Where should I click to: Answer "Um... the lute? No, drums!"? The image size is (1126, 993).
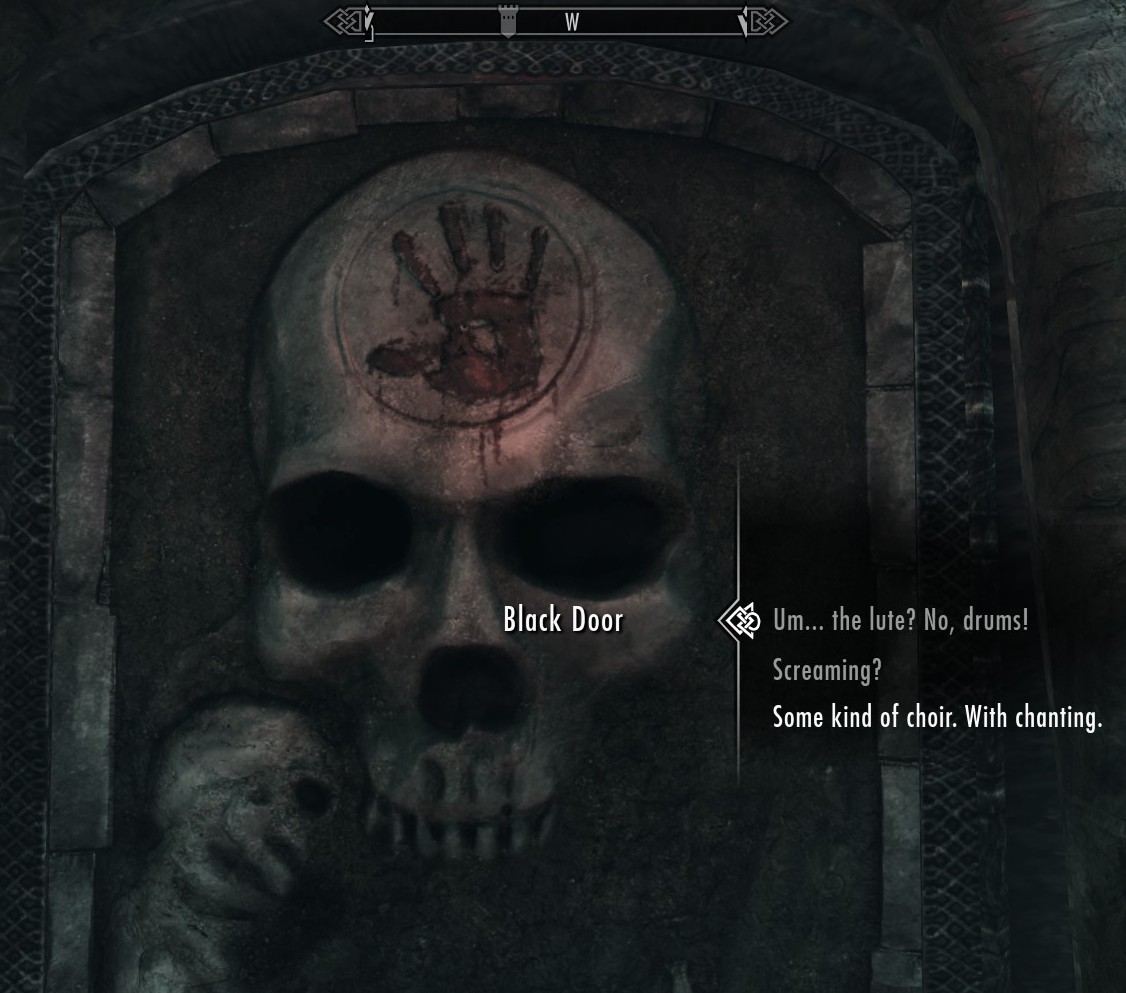(900, 621)
